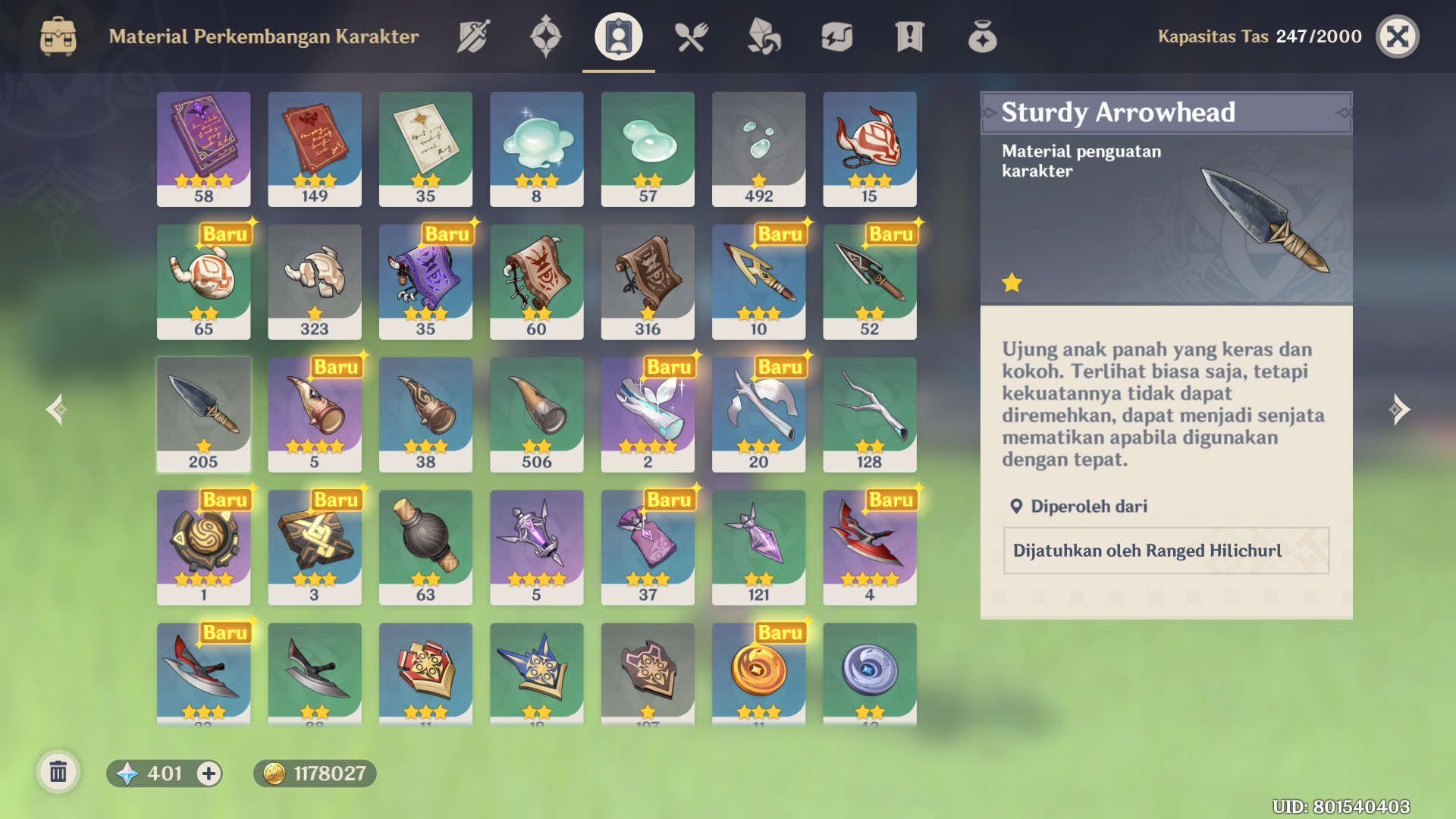Switch to the Weapons tab

pos(473,36)
